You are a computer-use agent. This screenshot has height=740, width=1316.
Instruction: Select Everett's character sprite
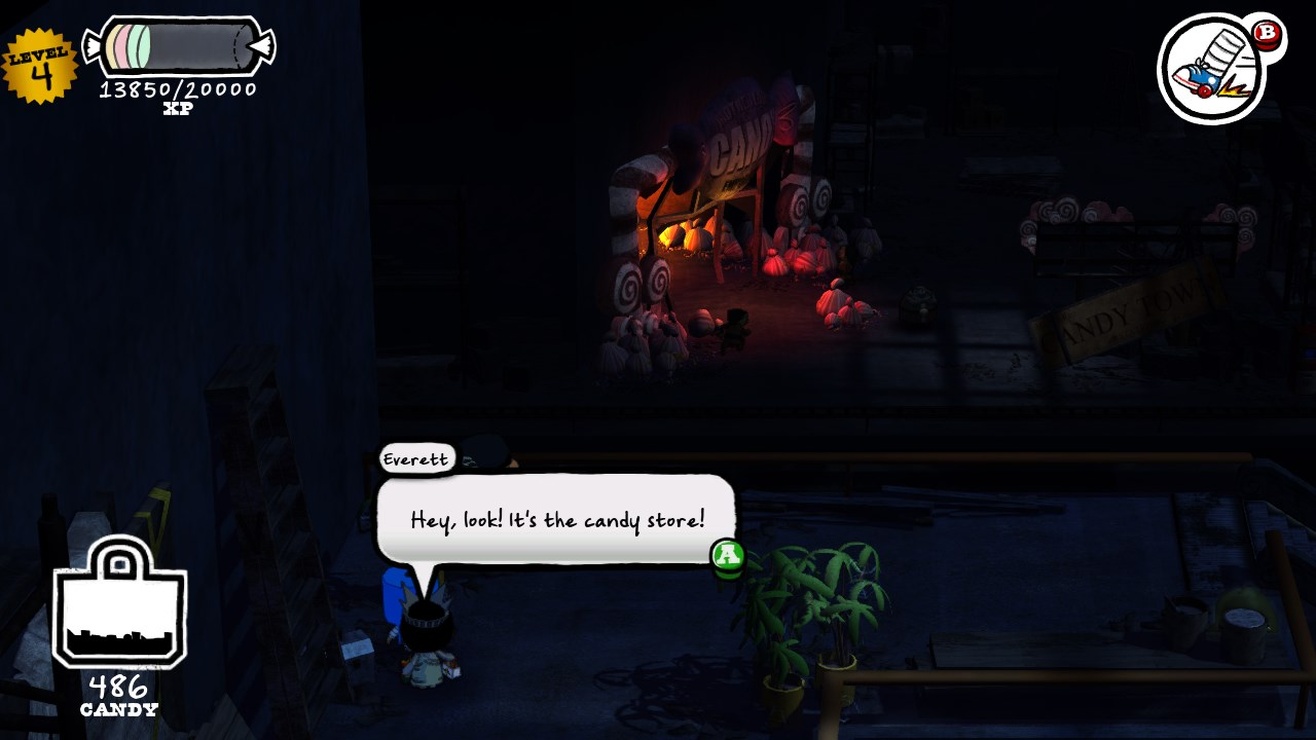425,640
